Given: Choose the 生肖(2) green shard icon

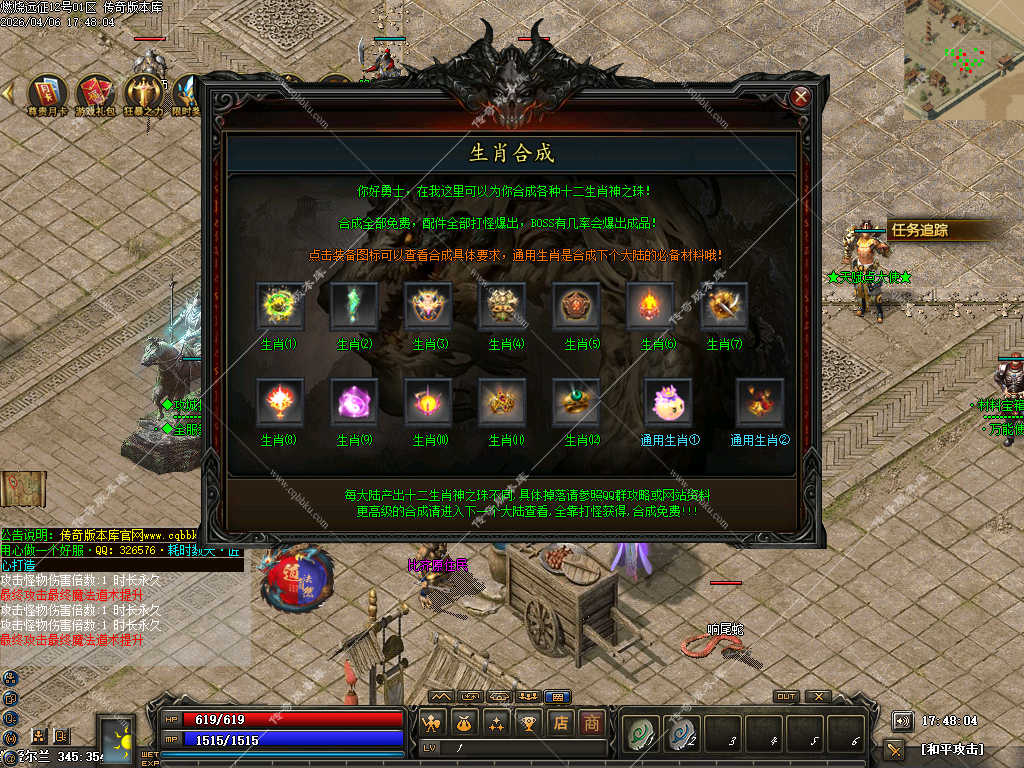Looking at the screenshot, I should coord(355,306).
